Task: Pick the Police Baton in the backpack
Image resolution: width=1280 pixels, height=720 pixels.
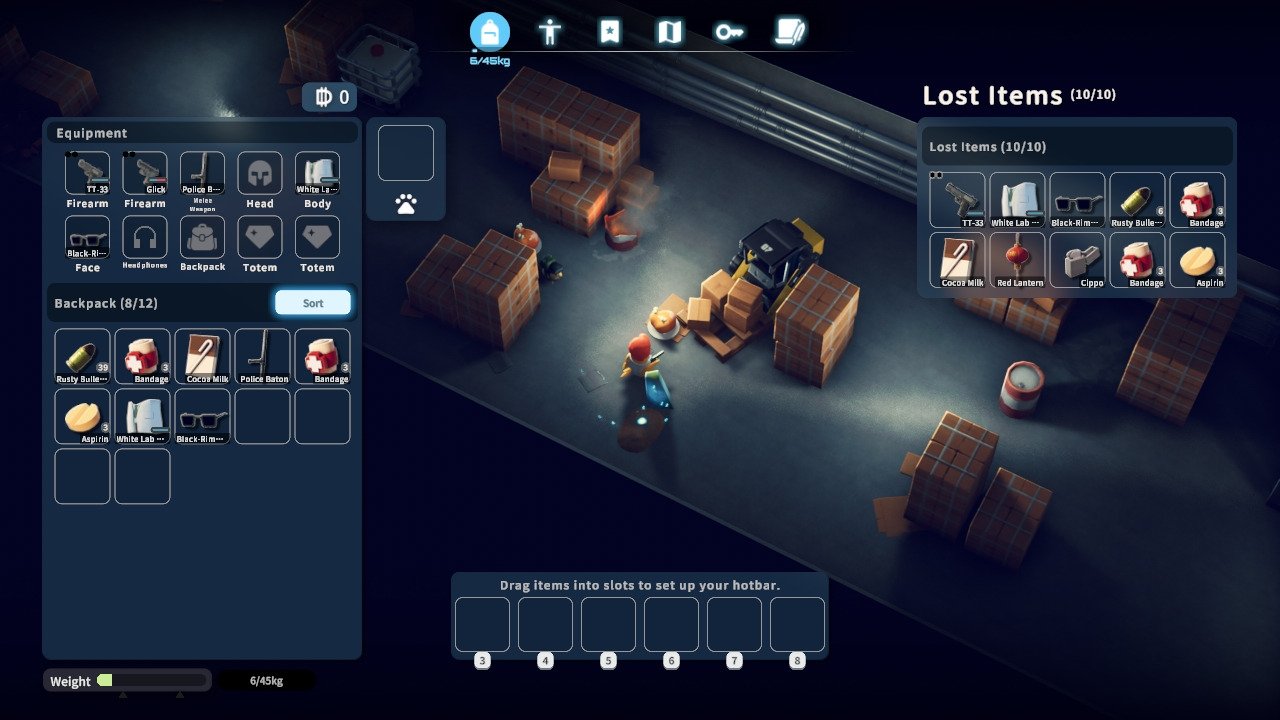Action: (262, 356)
